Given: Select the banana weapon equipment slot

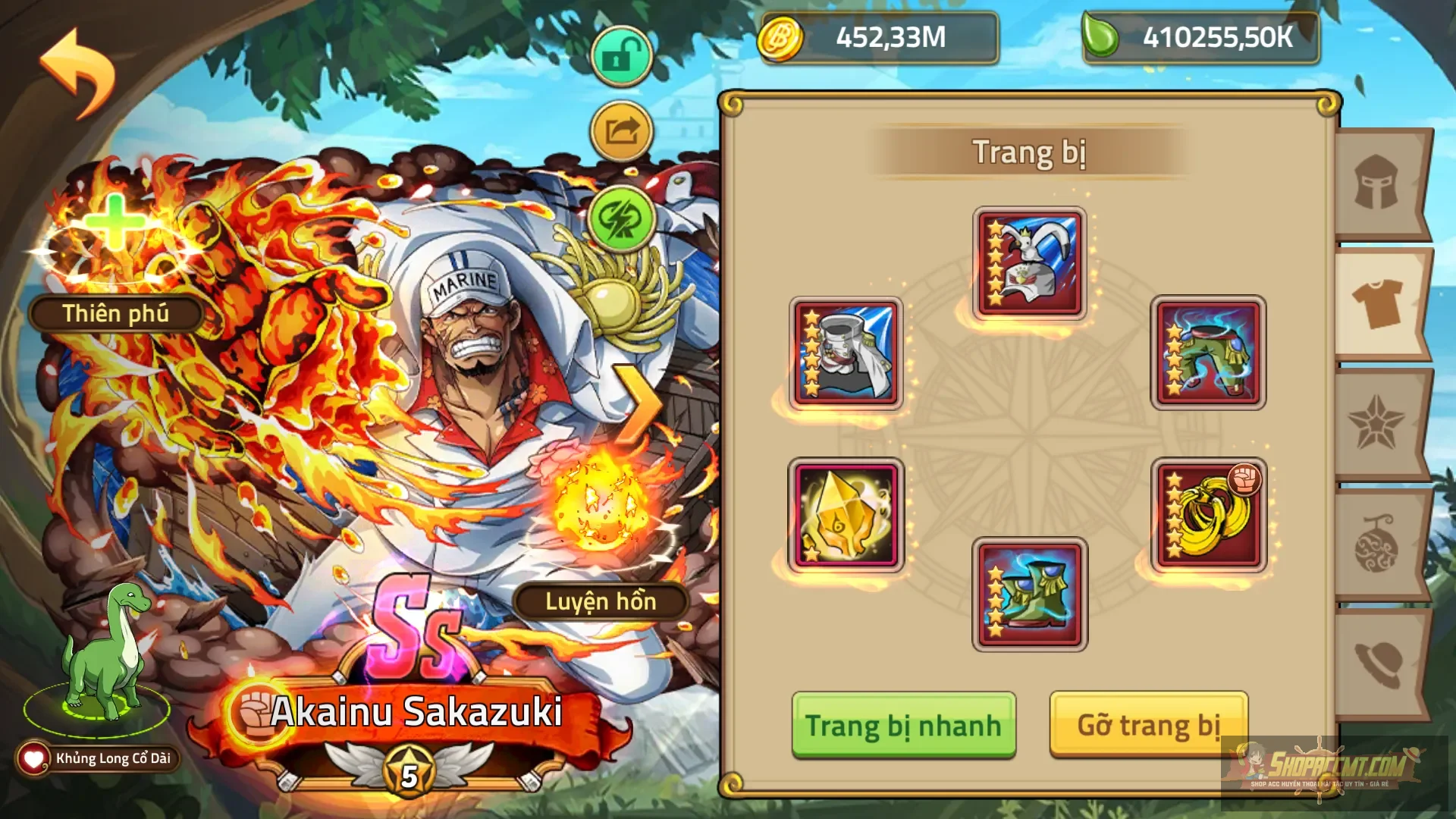Looking at the screenshot, I should click(1209, 514).
